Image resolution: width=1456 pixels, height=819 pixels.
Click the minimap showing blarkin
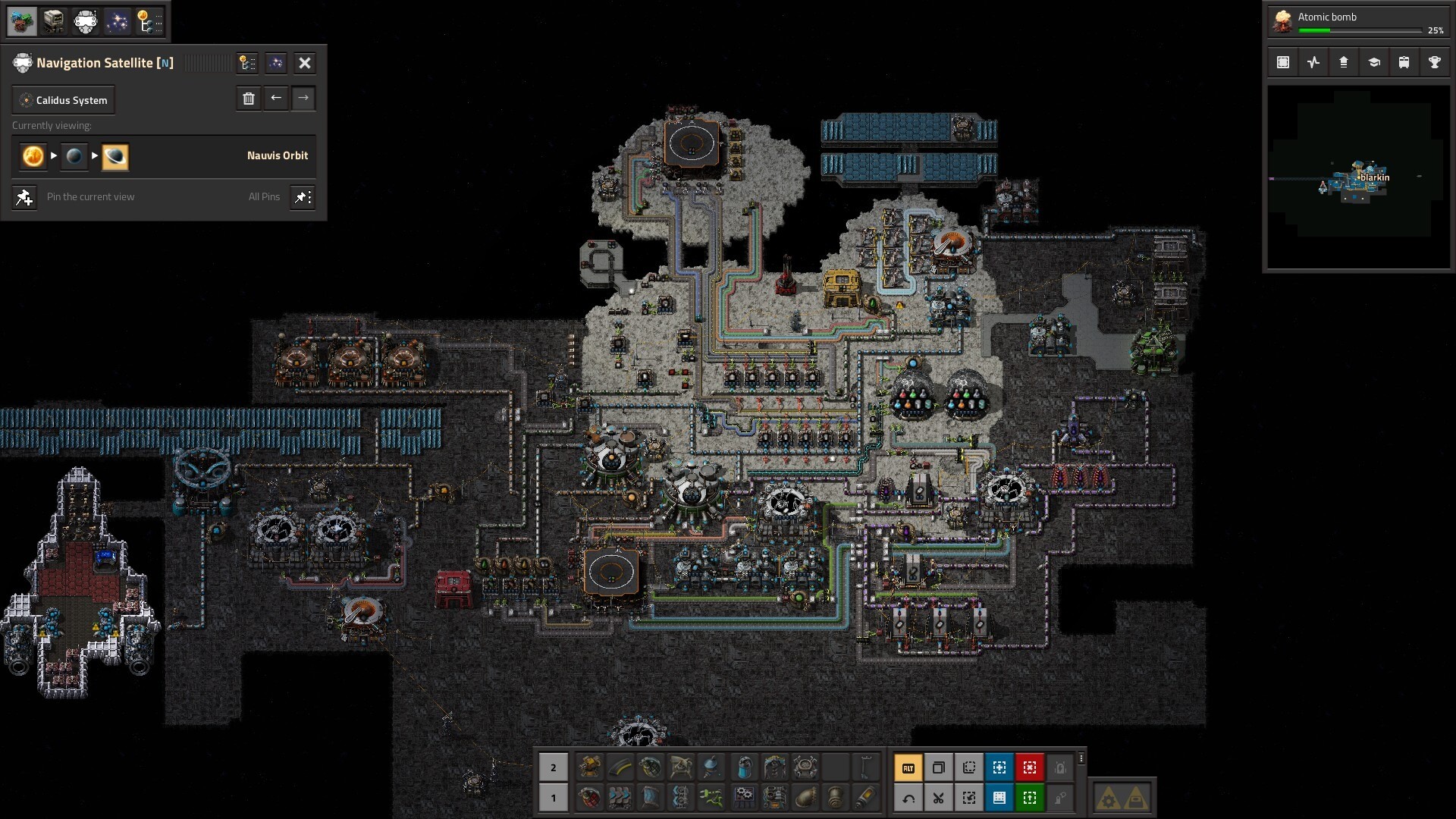click(x=1358, y=177)
